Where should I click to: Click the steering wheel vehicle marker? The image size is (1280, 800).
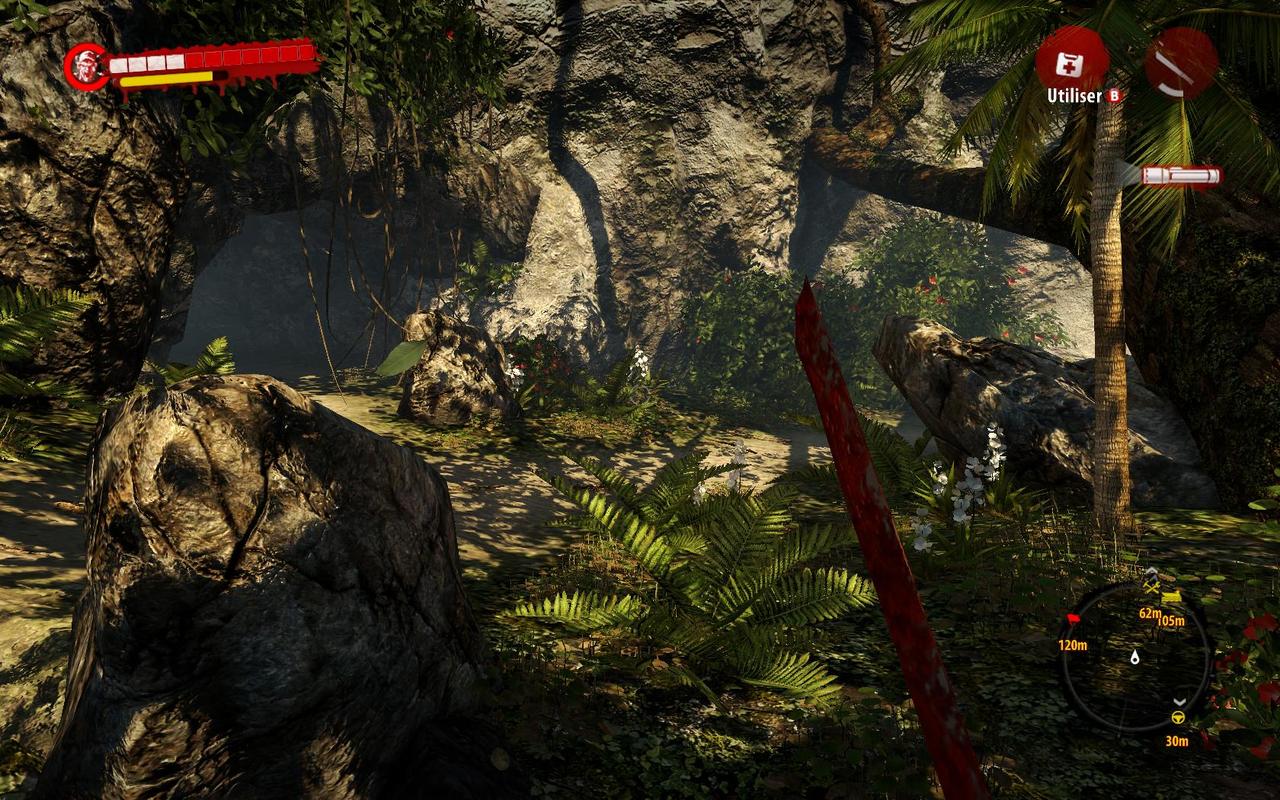pos(1178,717)
